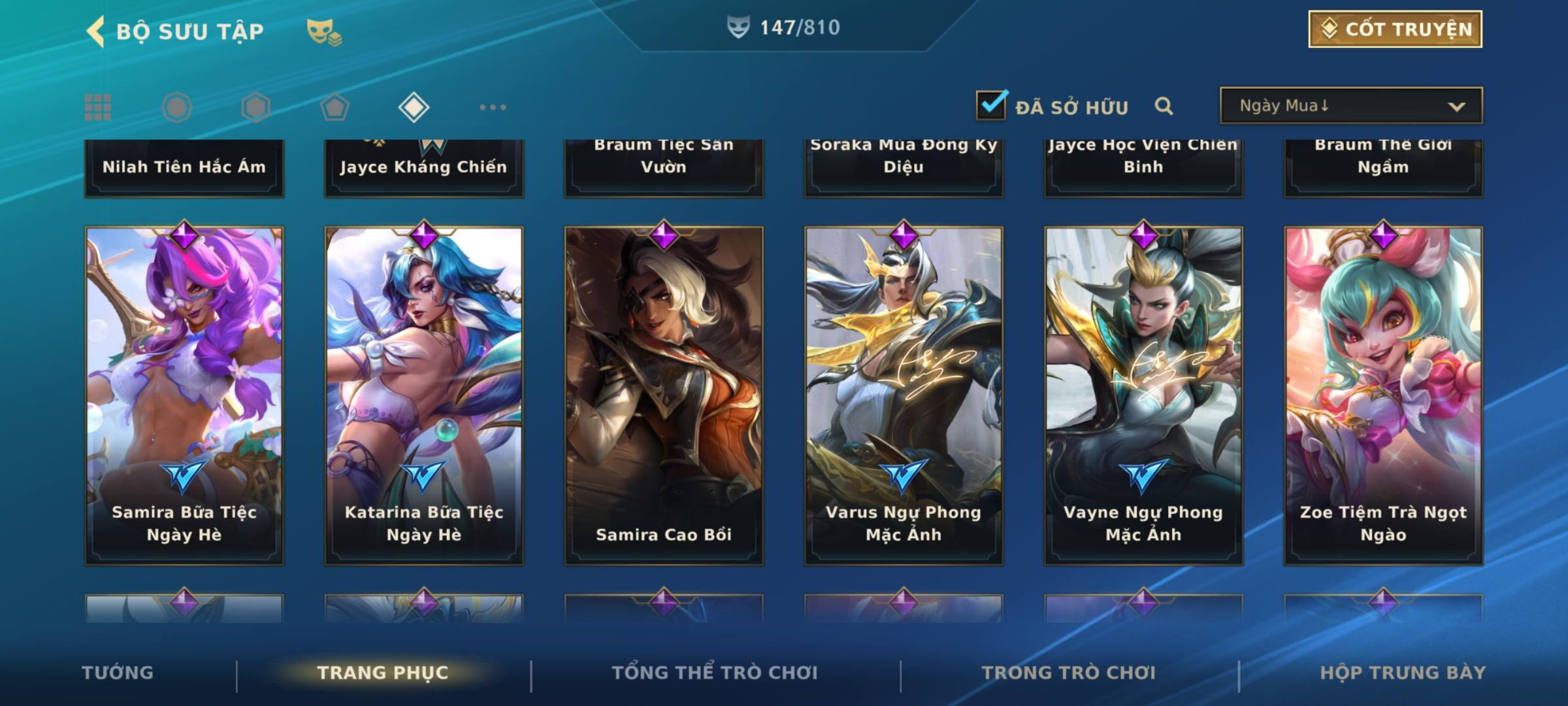This screenshot has height=706, width=1568.
Task: Switch to the Tướng tab
Action: click(x=118, y=673)
